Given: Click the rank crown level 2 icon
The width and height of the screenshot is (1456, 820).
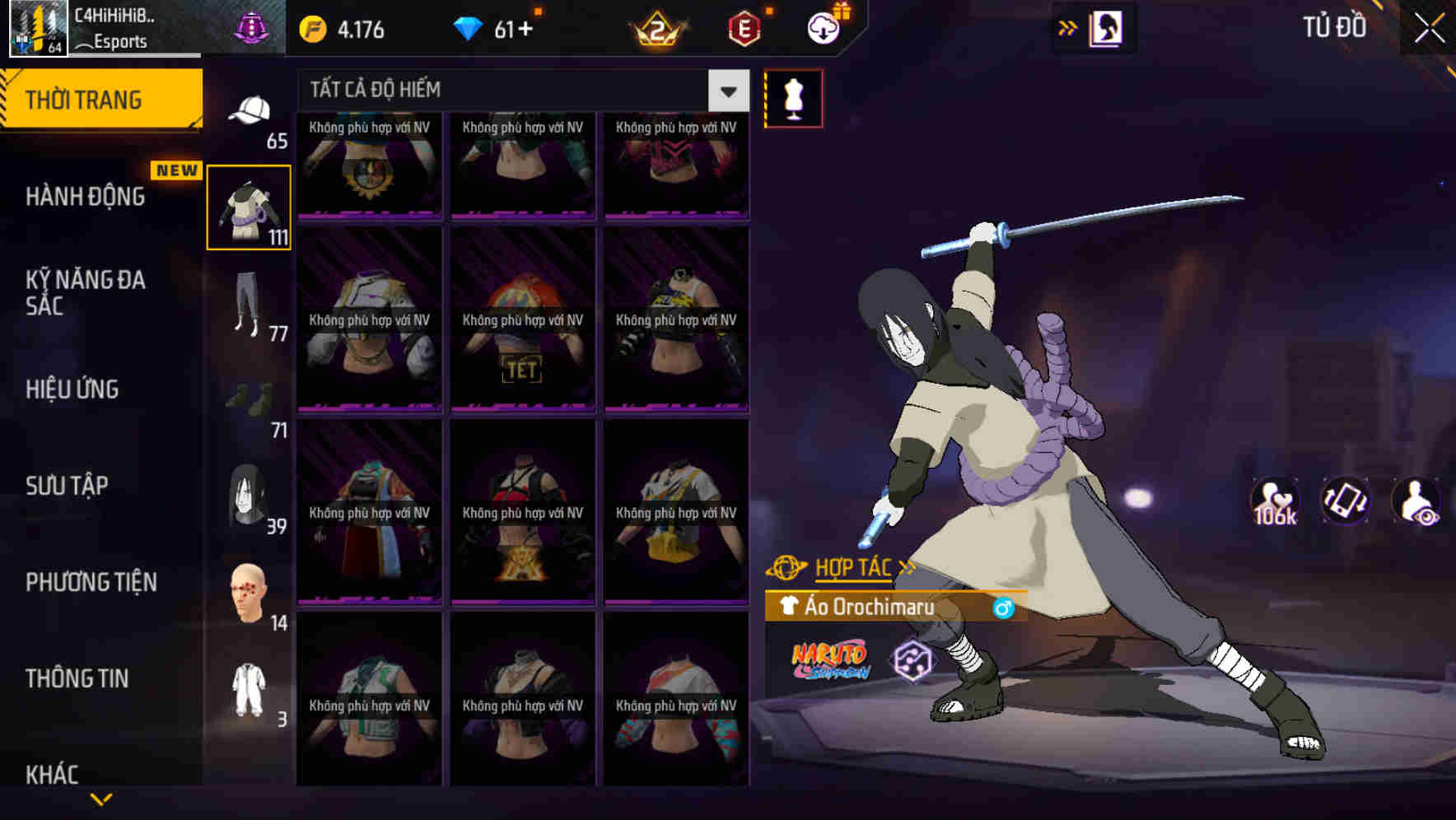Looking at the screenshot, I should coord(655,27).
